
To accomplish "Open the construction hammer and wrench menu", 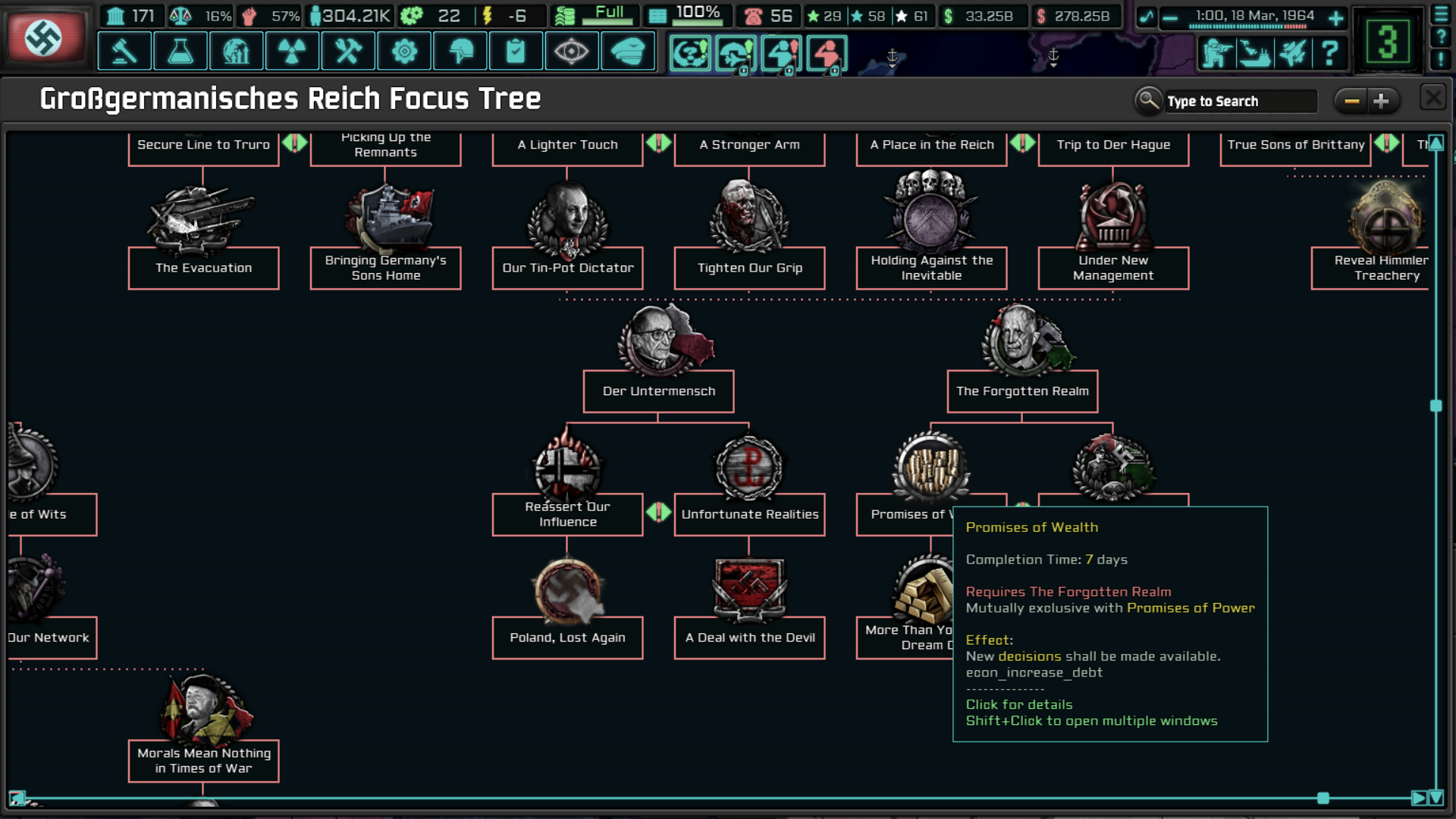I will (x=349, y=52).
